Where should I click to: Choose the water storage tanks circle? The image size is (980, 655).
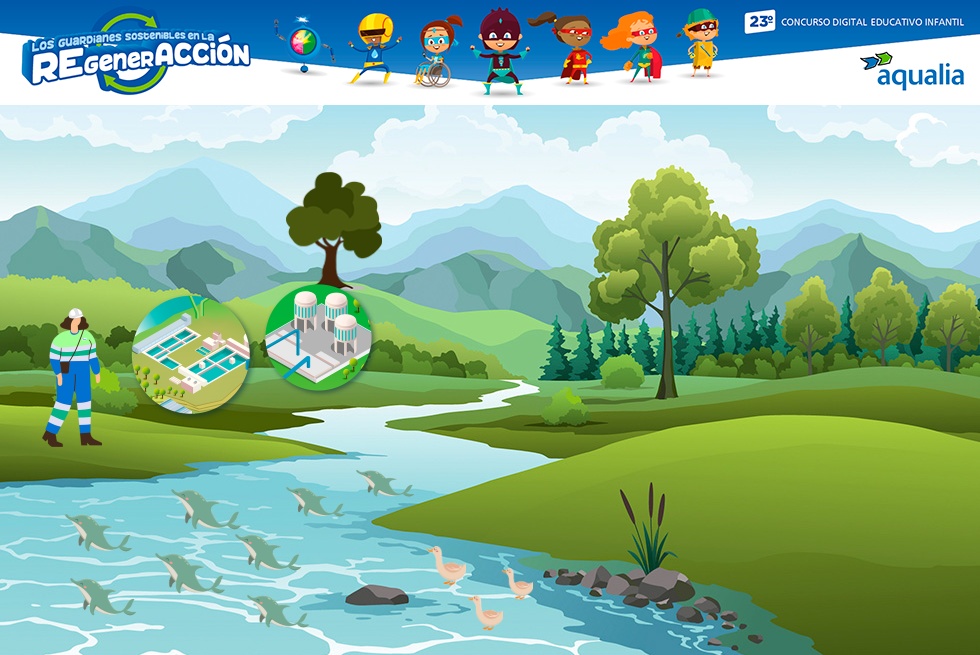tap(318, 334)
